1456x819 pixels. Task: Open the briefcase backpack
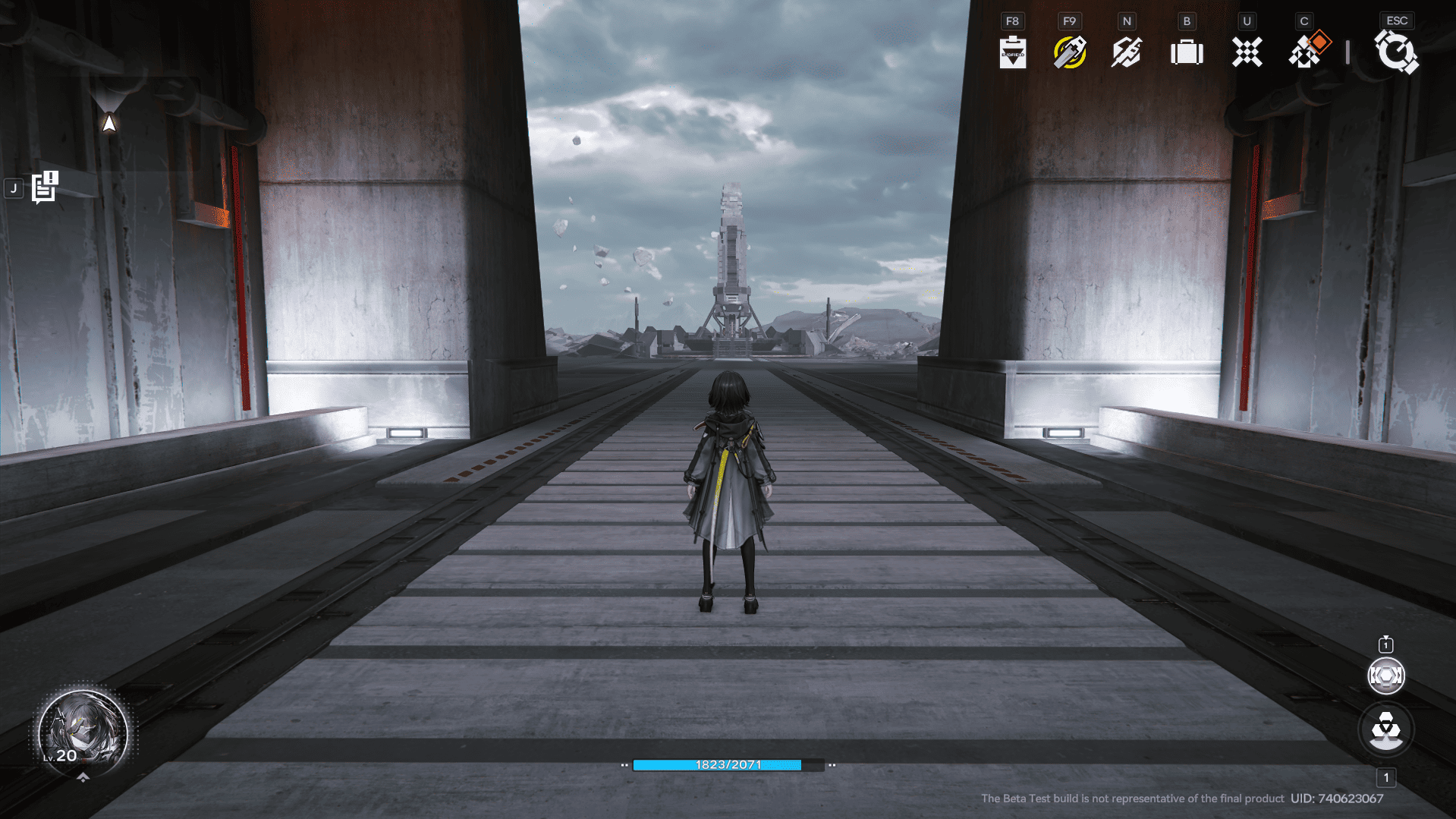(1187, 52)
